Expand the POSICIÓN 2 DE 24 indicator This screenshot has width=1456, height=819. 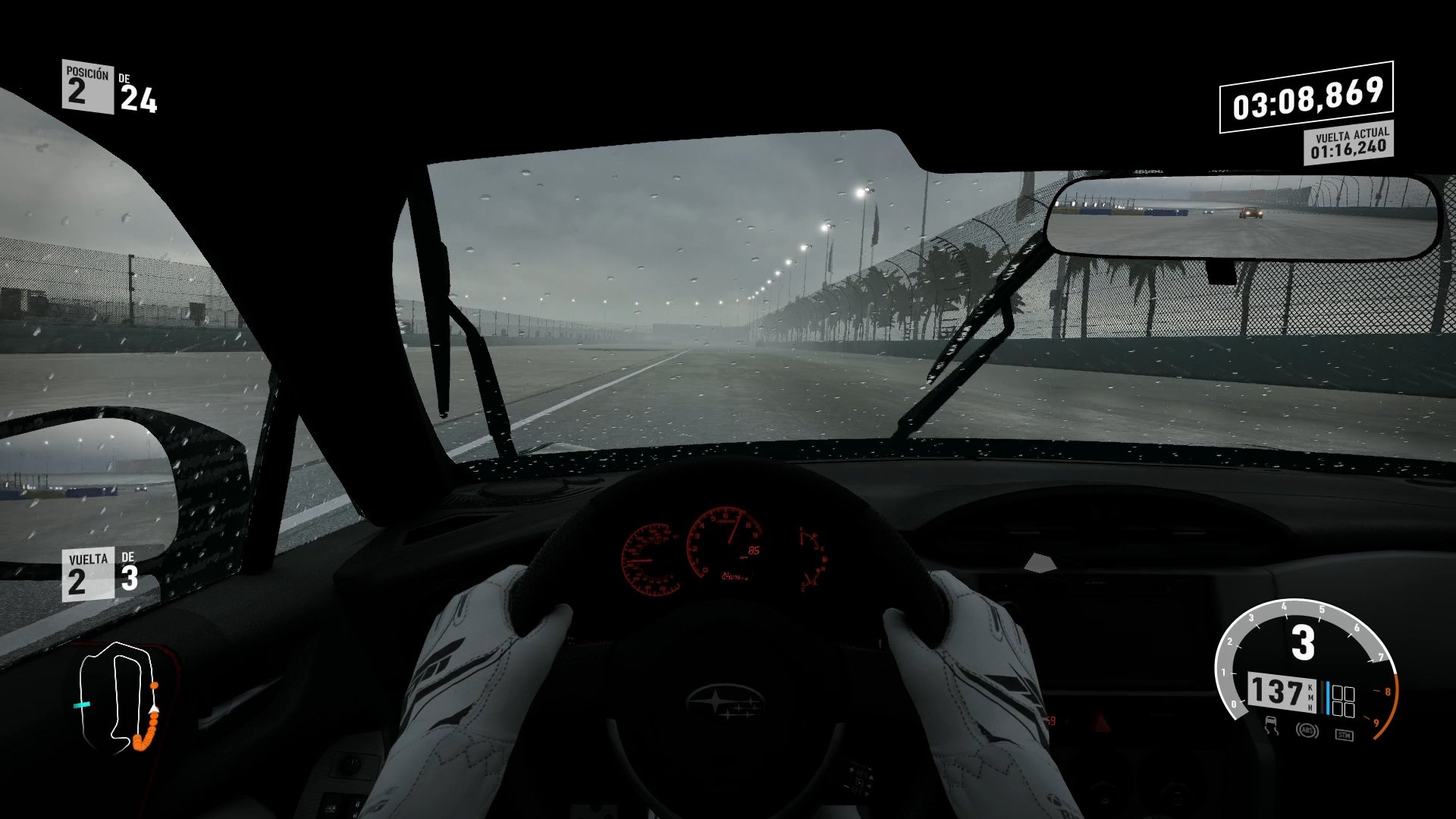tap(106, 86)
